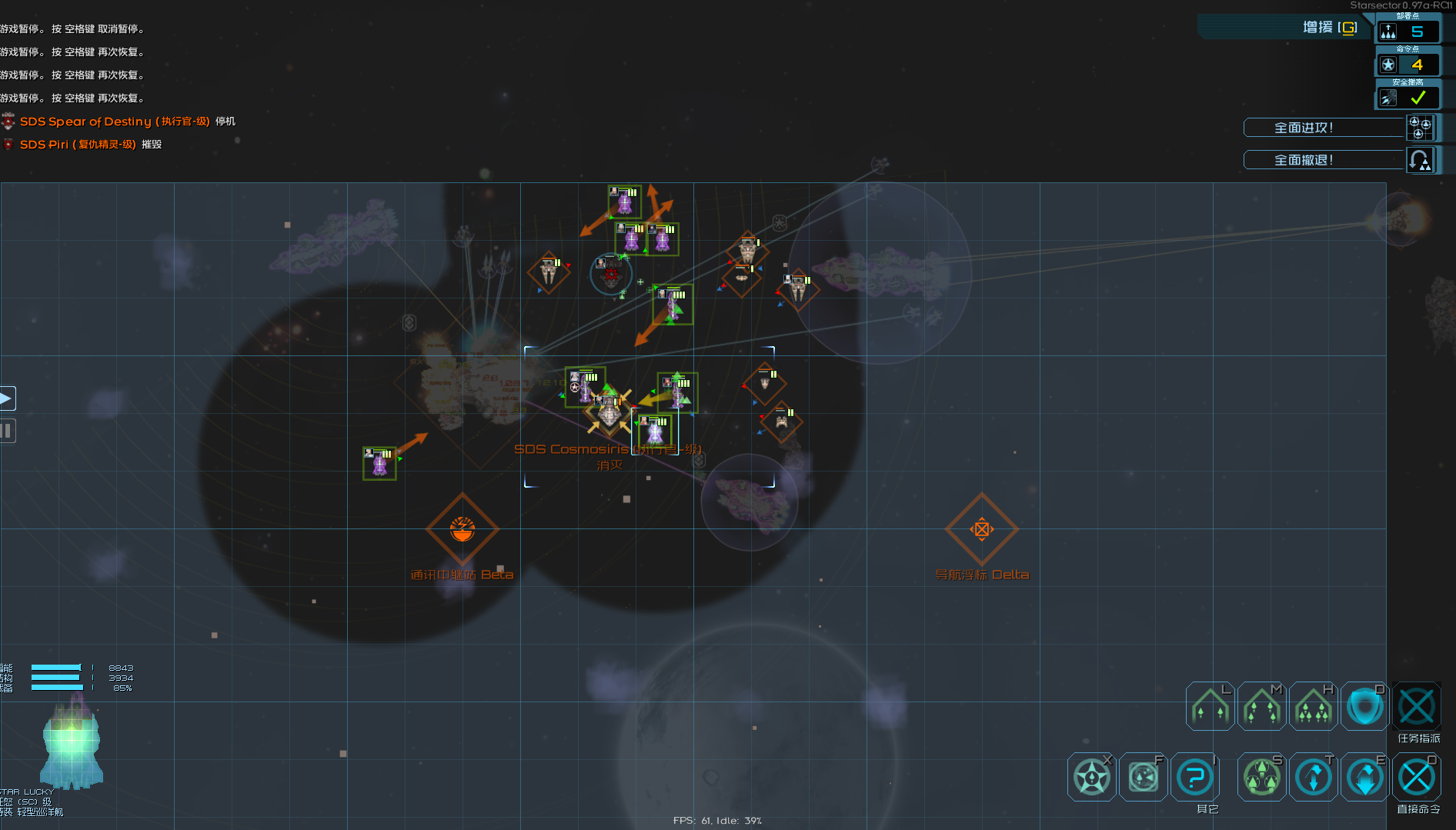Switch to the 任务指派 command tab
1456x830 pixels.
point(1418,706)
